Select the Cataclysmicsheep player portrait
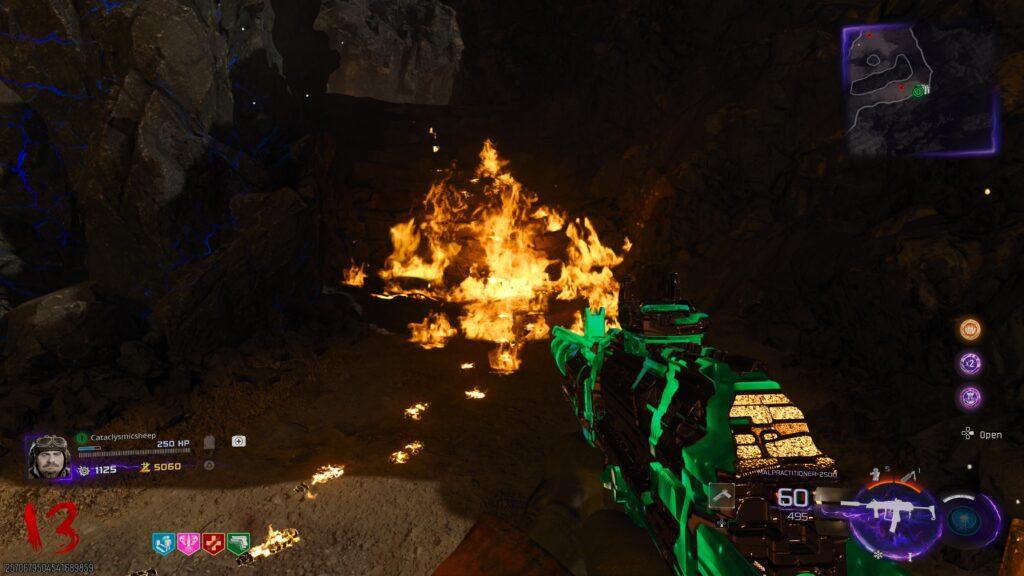The width and height of the screenshot is (1024, 576). tap(48, 457)
